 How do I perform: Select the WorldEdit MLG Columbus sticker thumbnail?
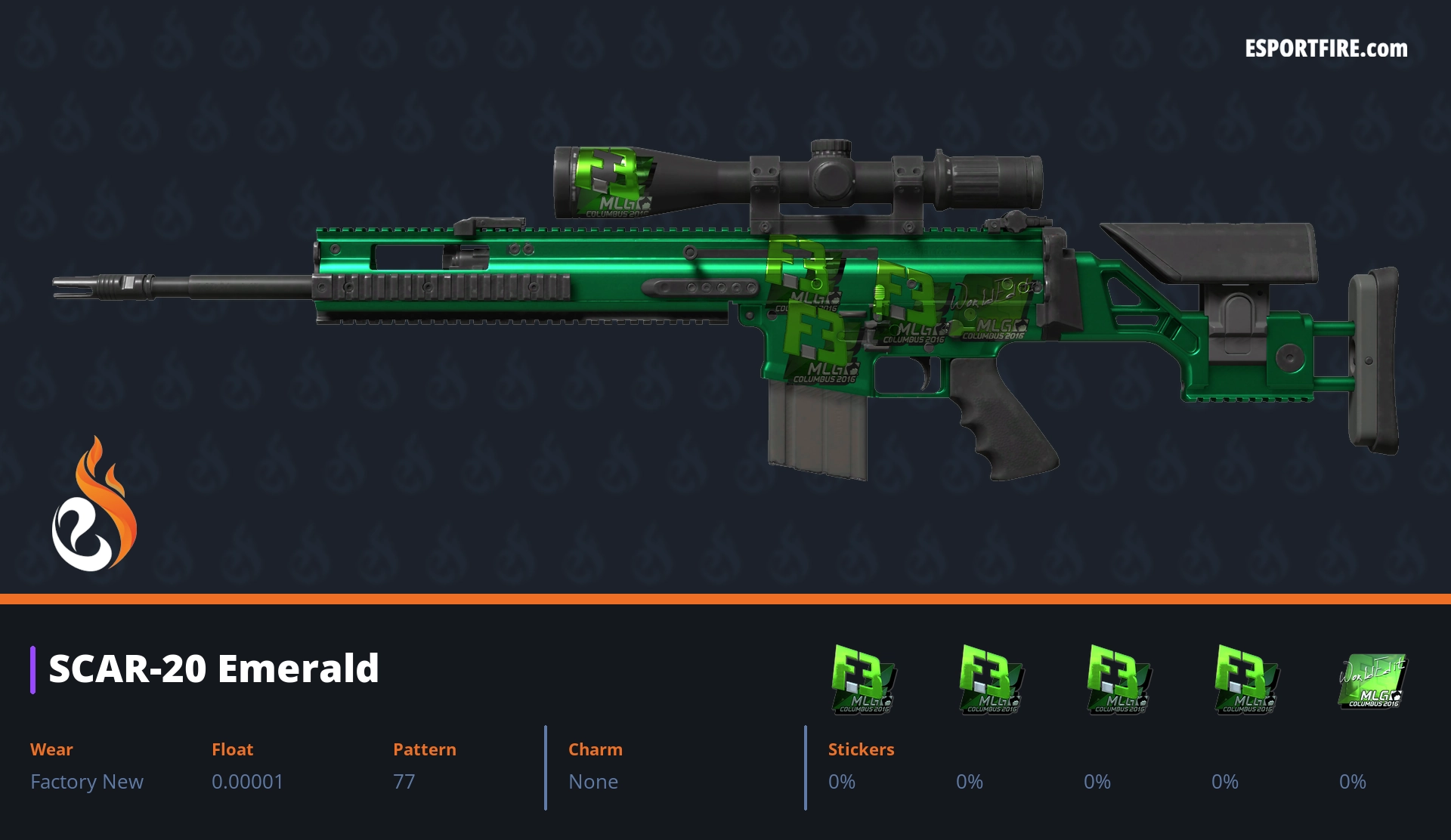pos(1372,680)
